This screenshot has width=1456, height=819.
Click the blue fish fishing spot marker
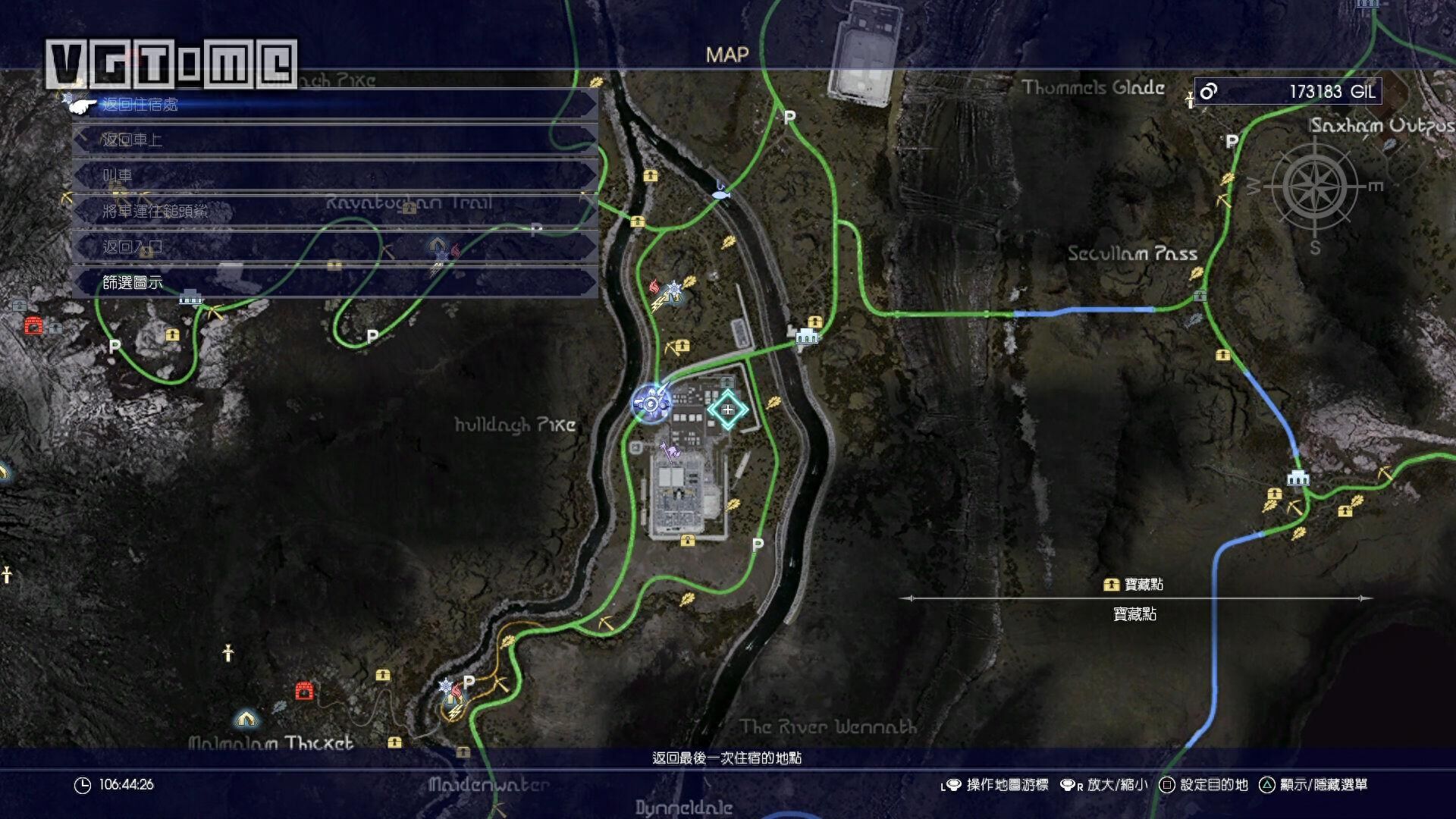coord(721,193)
